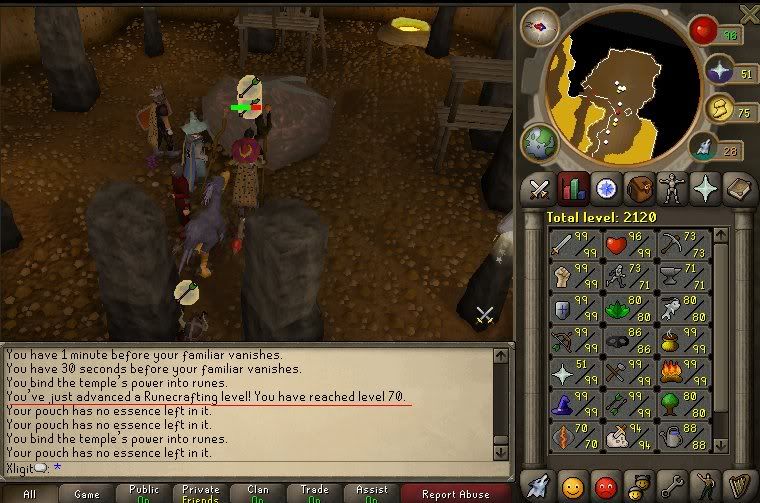Open the Music harp tab
The height and width of the screenshot is (503, 760).
(x=737, y=486)
